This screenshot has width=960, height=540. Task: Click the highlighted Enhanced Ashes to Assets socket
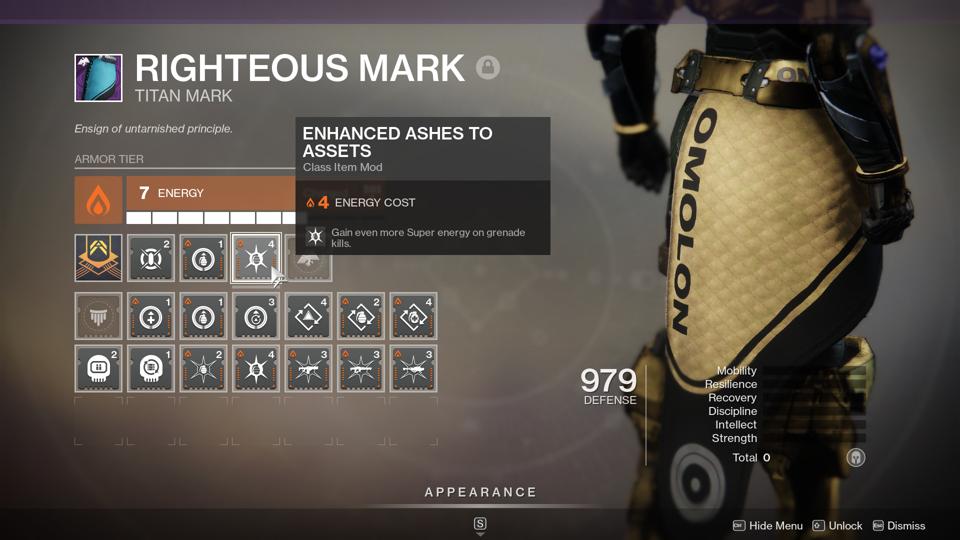(x=255, y=258)
